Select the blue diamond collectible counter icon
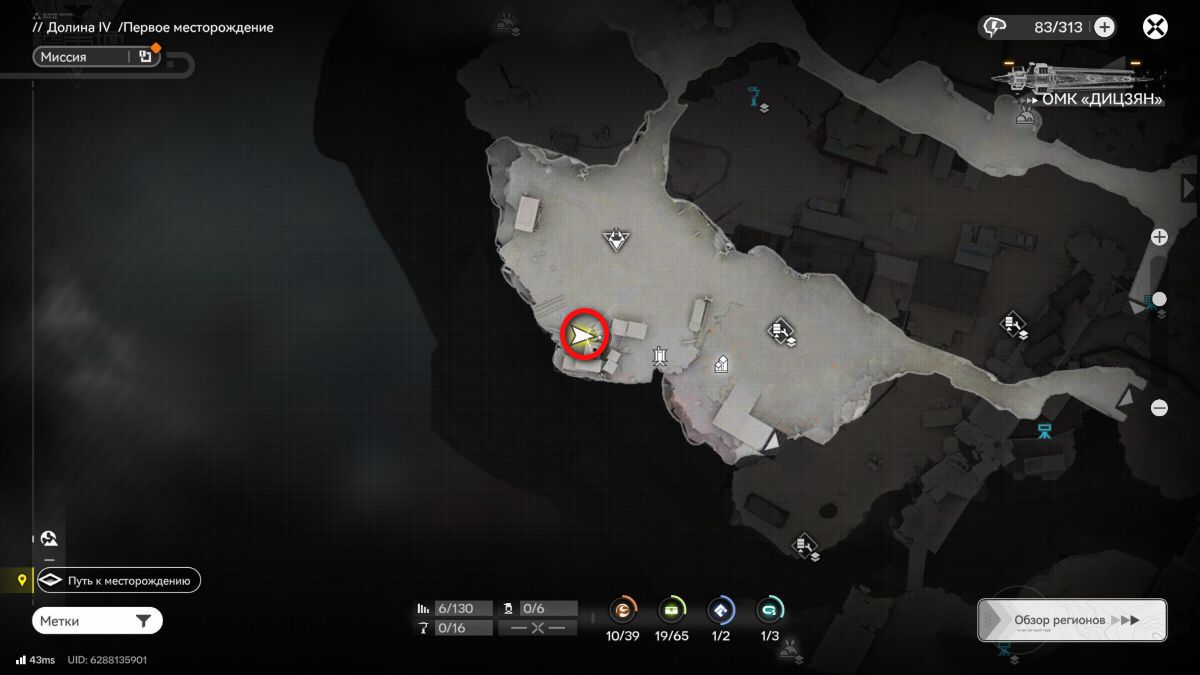 pos(721,609)
